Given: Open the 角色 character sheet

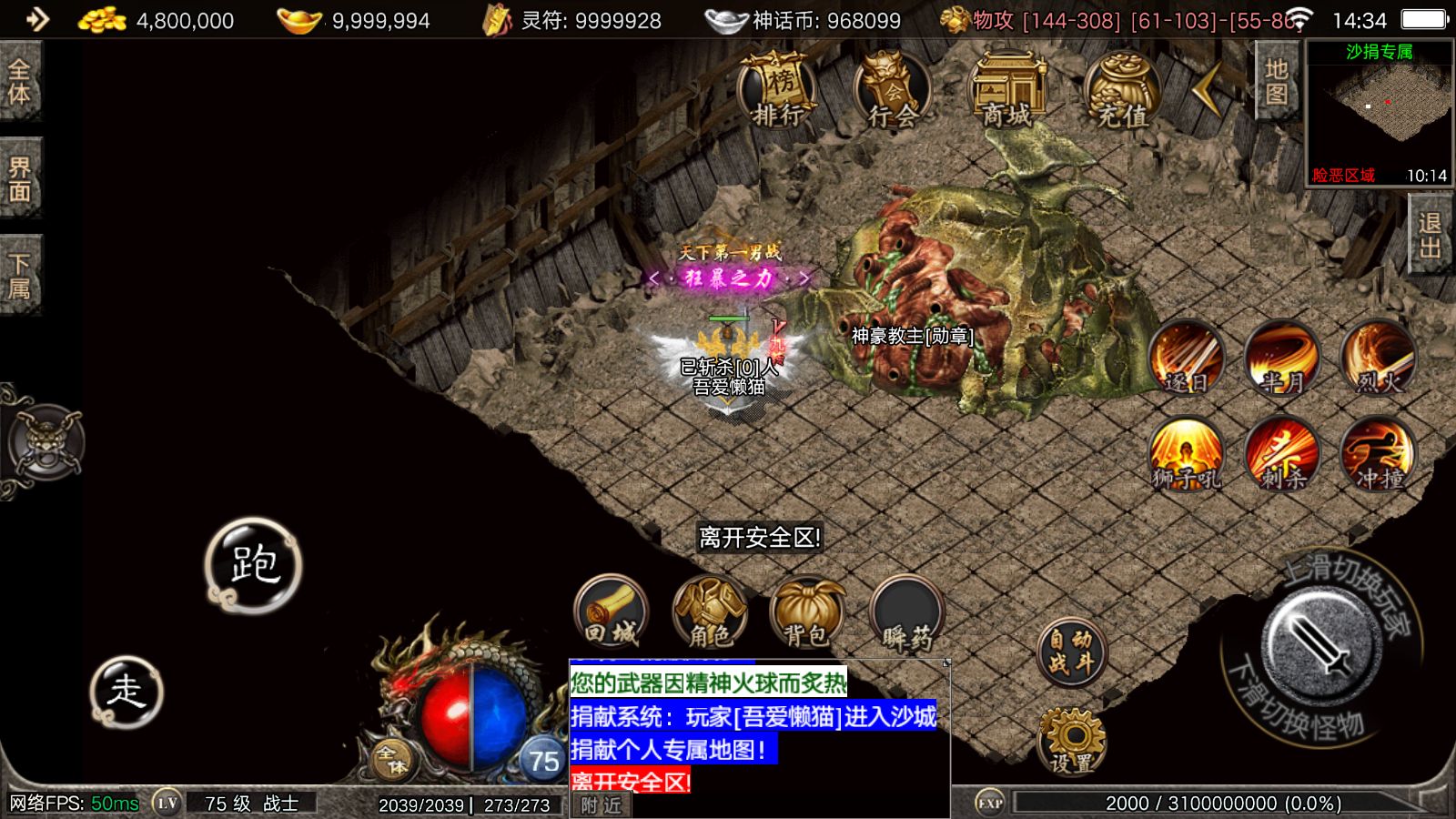Looking at the screenshot, I should pos(710,612).
